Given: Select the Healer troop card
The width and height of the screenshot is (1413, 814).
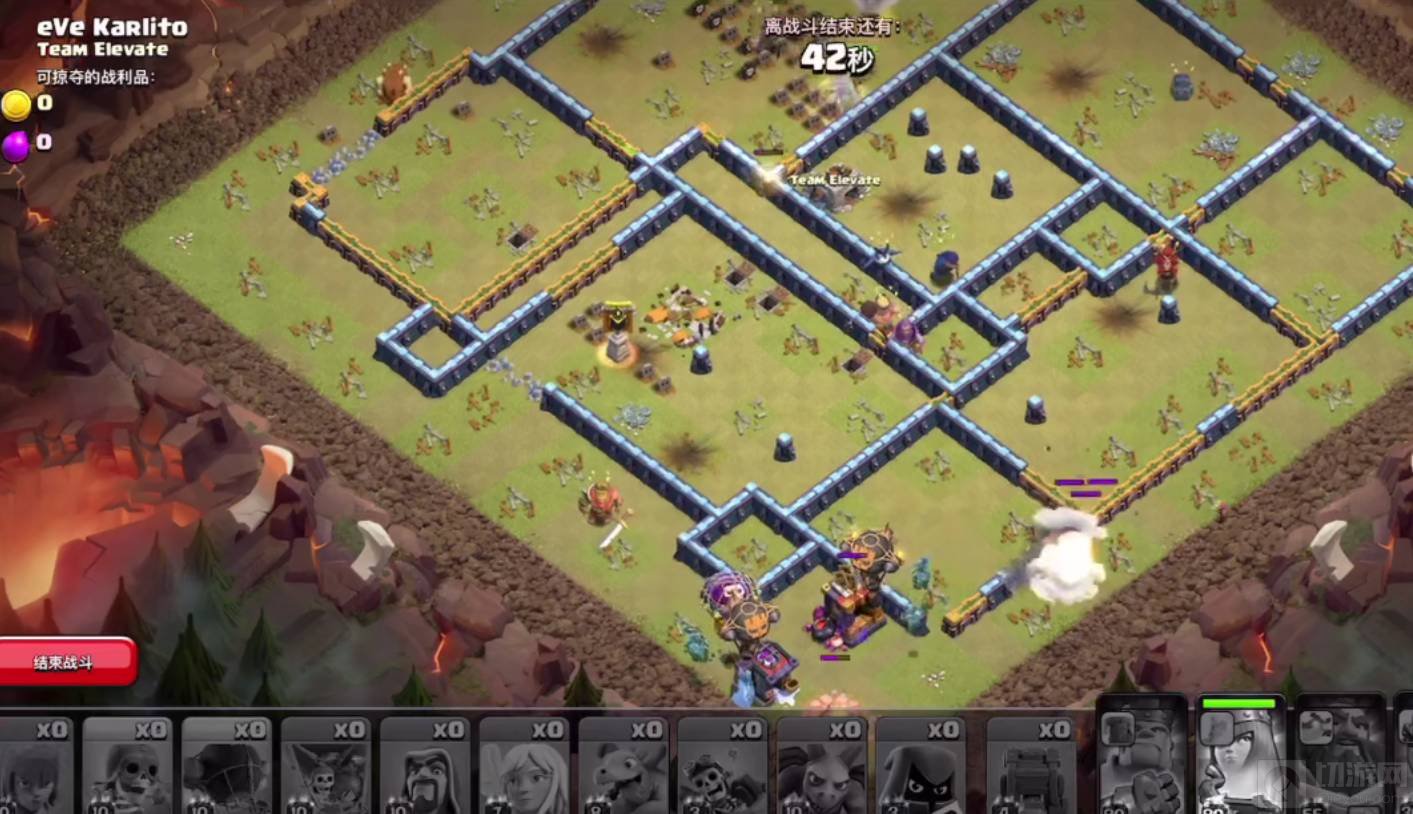Looking at the screenshot, I should [x=523, y=765].
